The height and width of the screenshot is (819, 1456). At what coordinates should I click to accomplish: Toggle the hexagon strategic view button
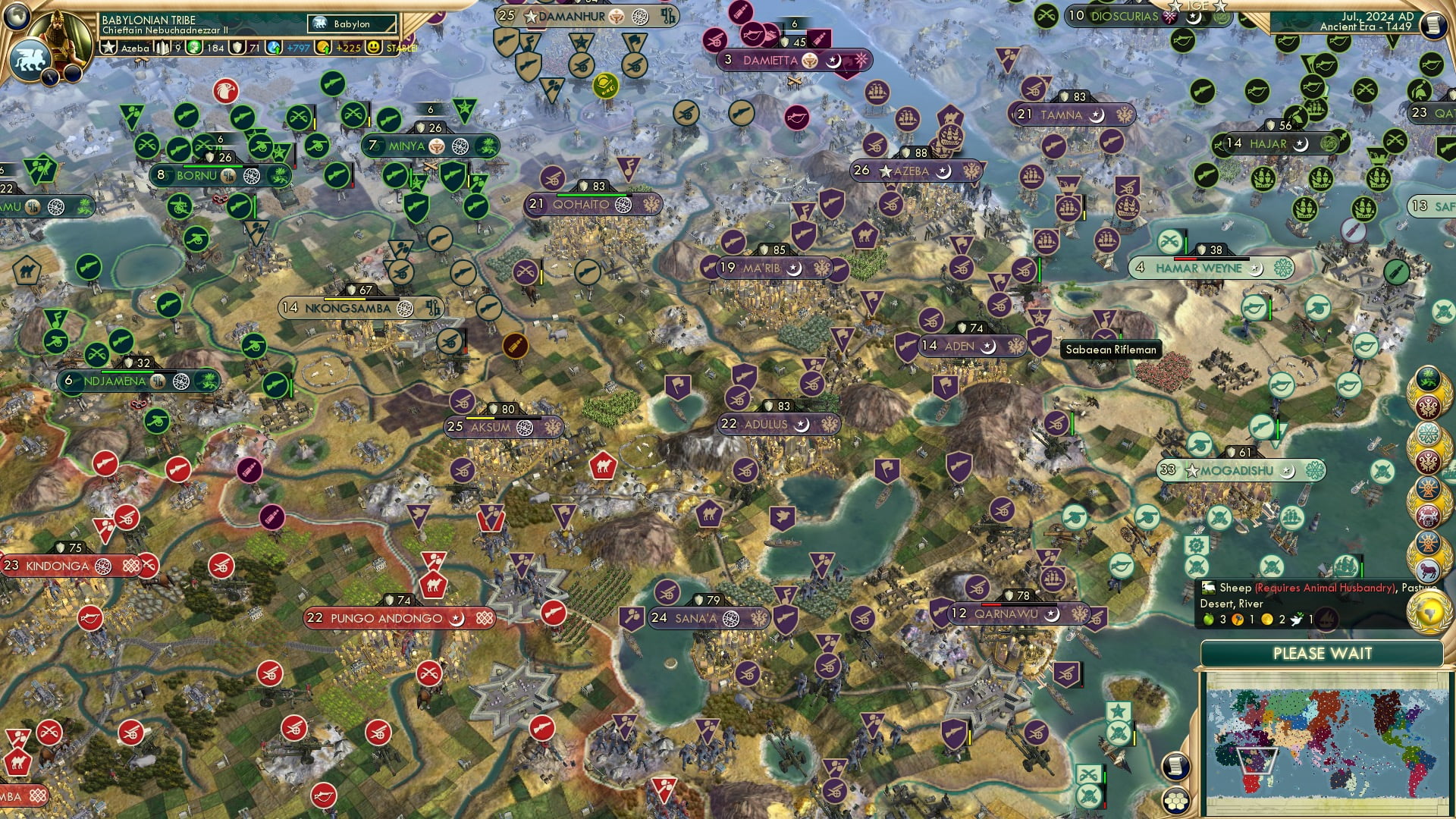coord(1175,801)
